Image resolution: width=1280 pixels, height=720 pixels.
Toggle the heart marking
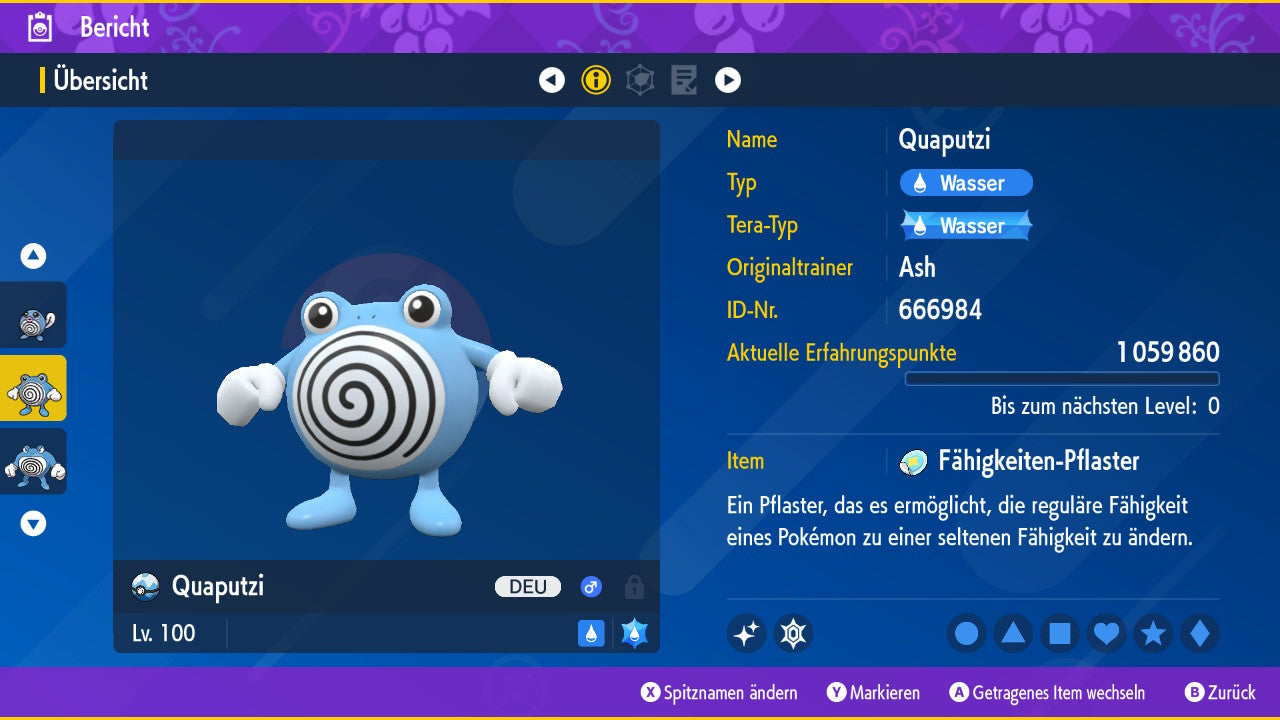[1107, 633]
